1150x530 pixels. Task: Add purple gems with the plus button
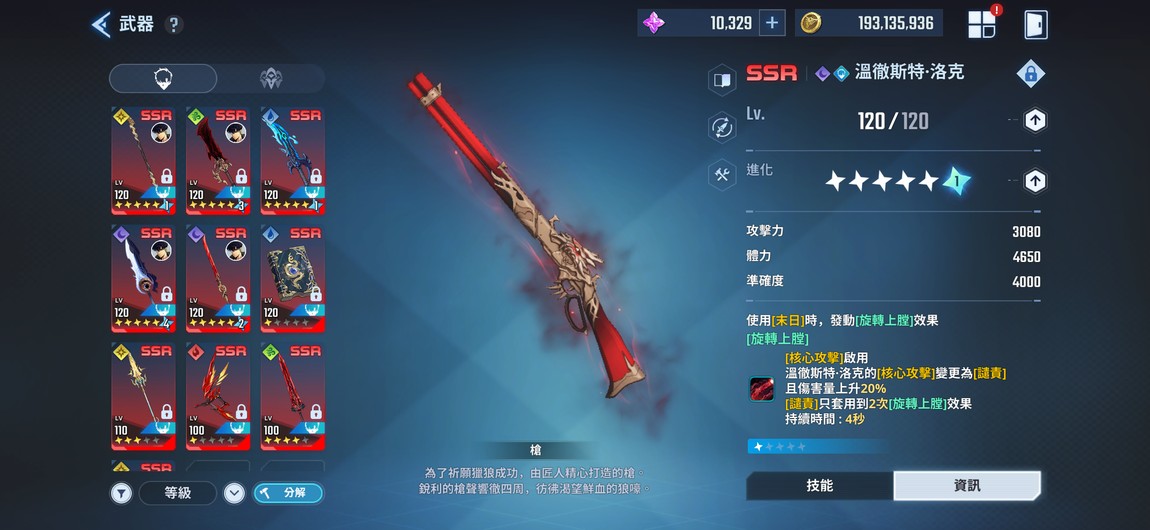pyautogui.click(x=772, y=23)
